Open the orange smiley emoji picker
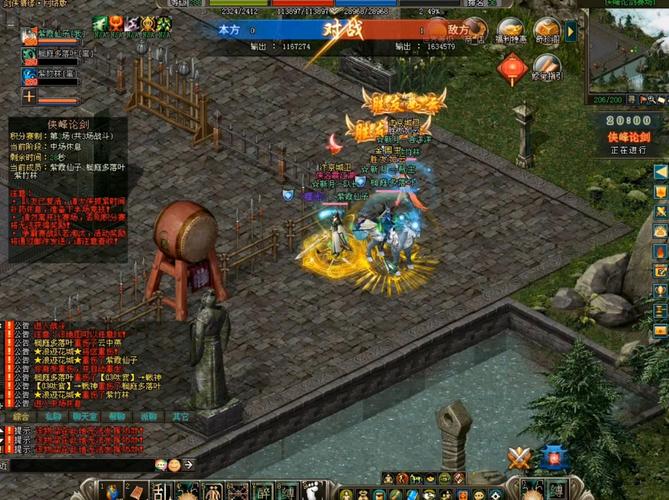The image size is (669, 500). coord(174,465)
